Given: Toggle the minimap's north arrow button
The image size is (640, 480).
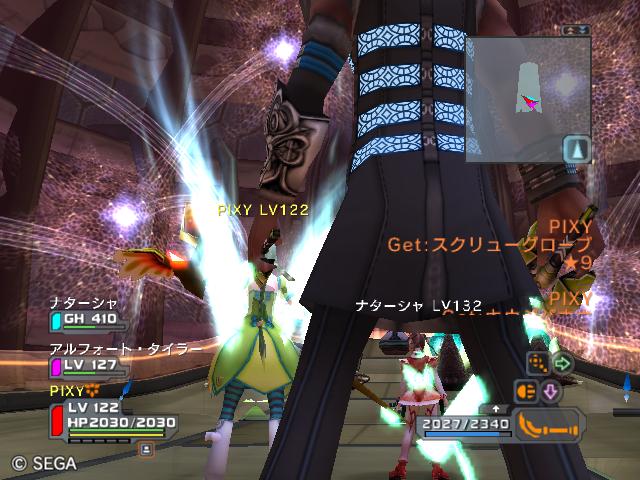Looking at the screenshot, I should [x=576, y=149].
